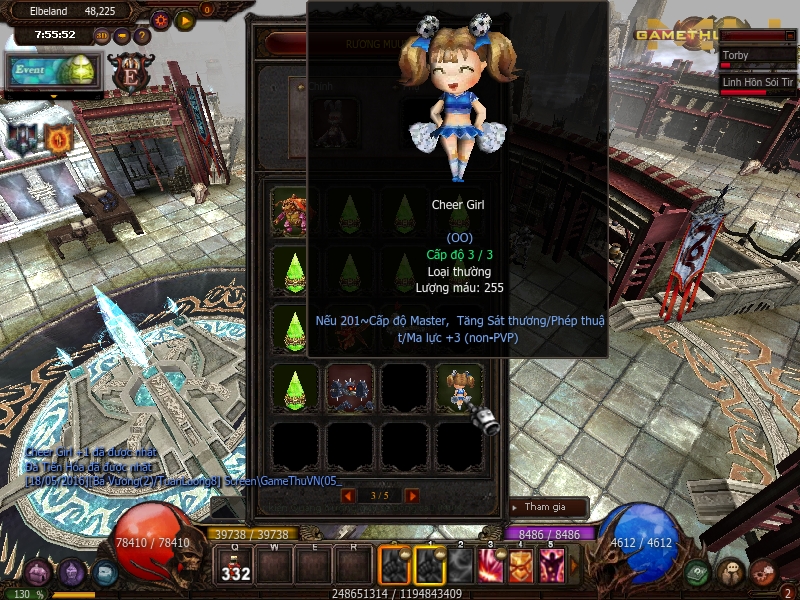Click the orange sun shield buff icon
Screen dimensions: 800x600
(x=58, y=138)
